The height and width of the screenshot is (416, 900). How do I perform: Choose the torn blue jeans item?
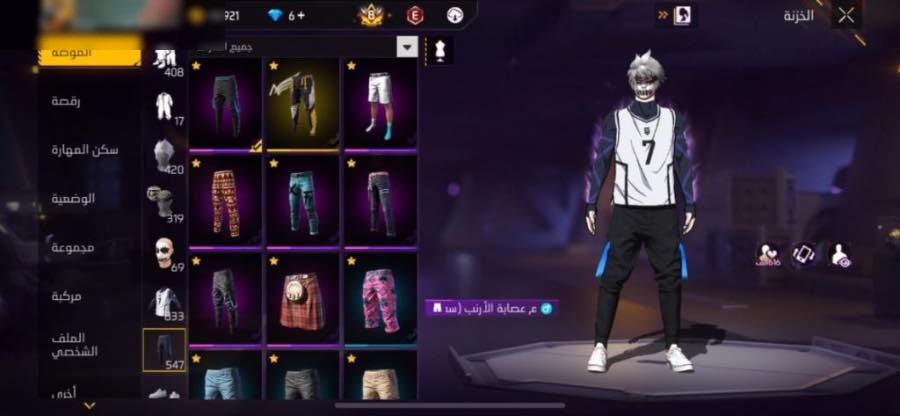[304, 201]
